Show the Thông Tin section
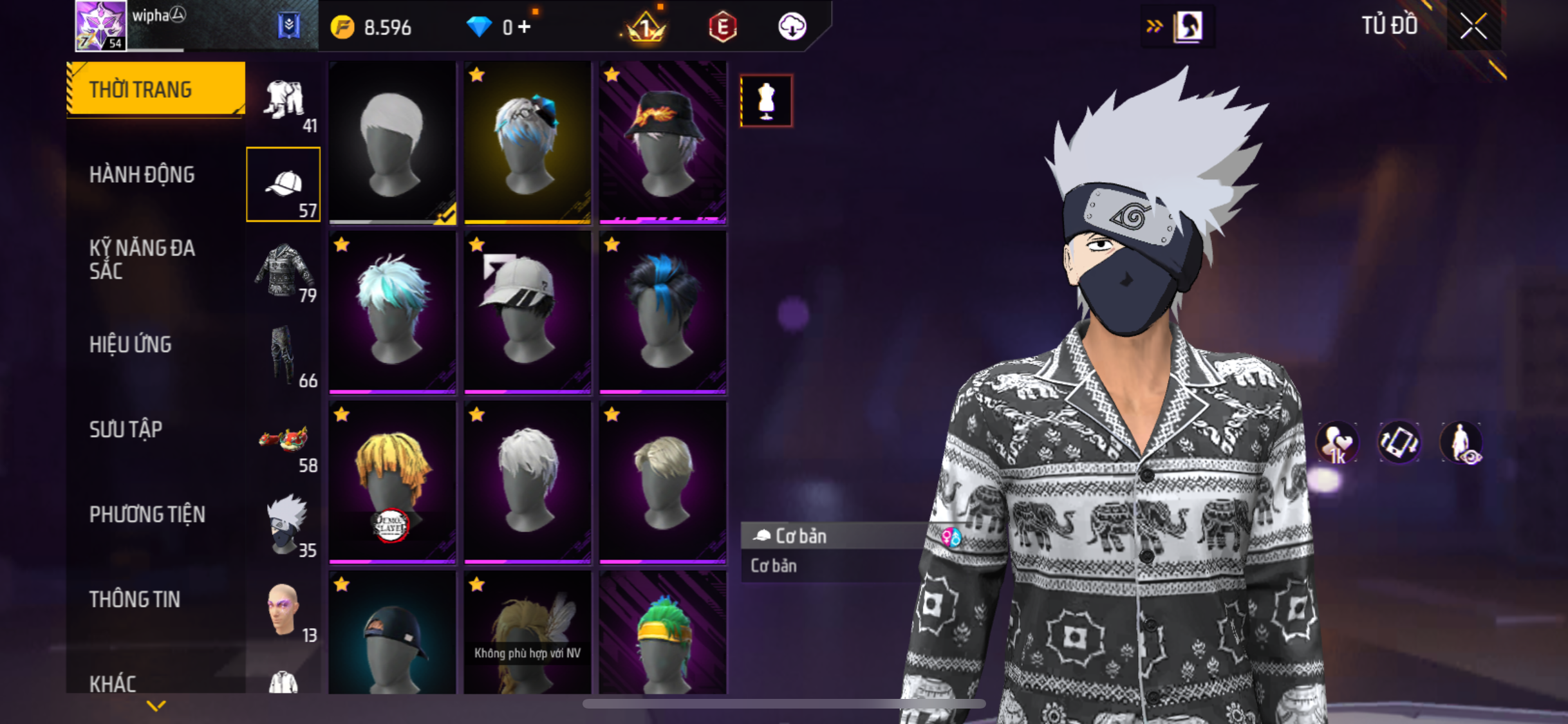Image resolution: width=1568 pixels, height=724 pixels. [135, 599]
